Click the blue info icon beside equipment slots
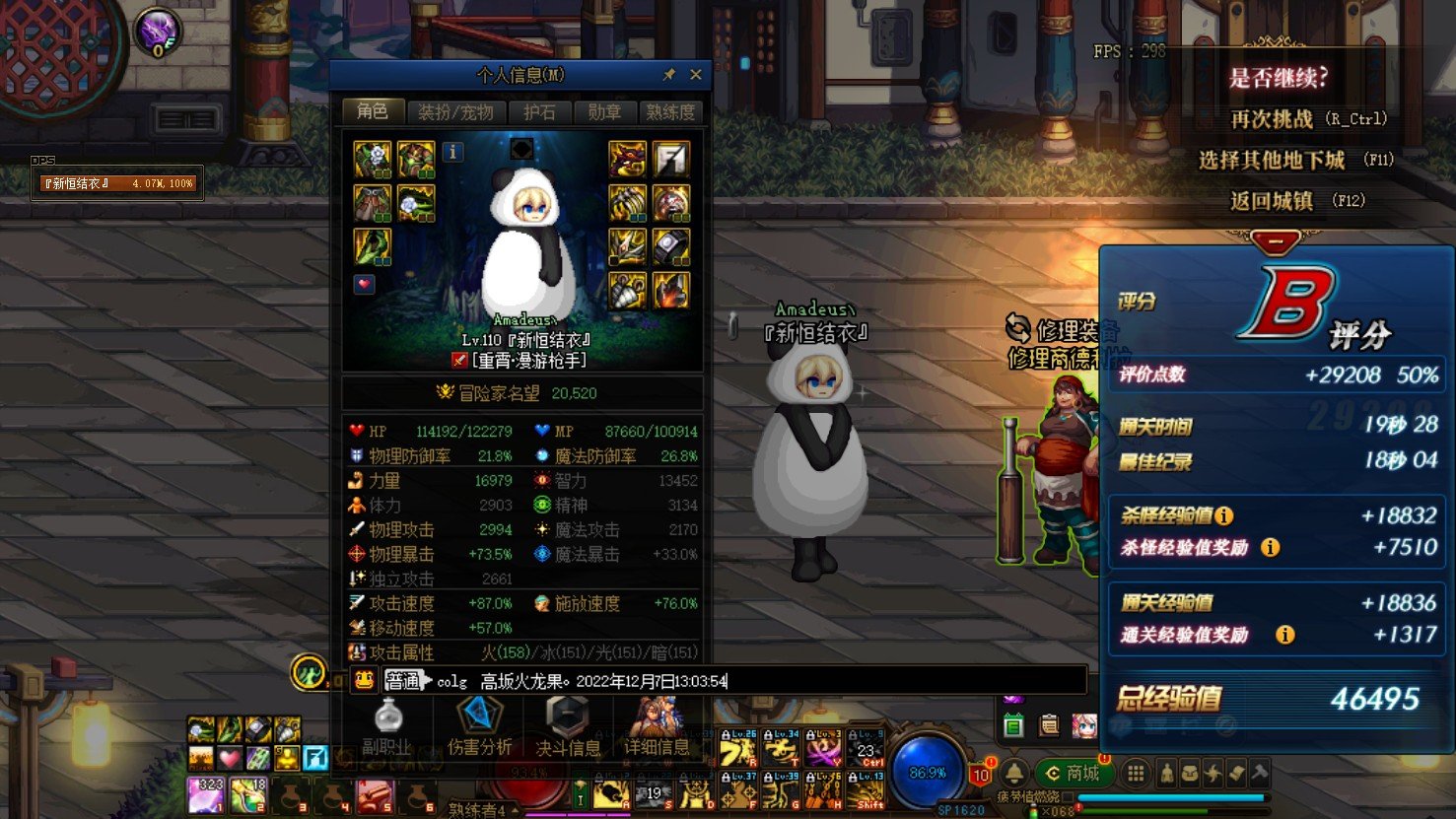Screen dimensions: 1456x819 click(x=452, y=152)
